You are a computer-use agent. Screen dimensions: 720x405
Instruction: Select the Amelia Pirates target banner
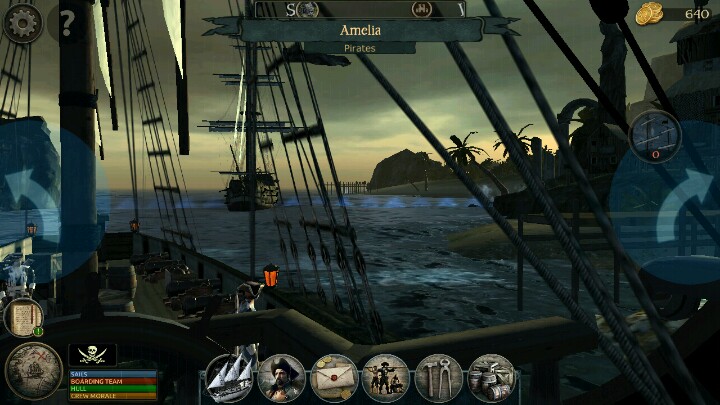tap(360, 35)
